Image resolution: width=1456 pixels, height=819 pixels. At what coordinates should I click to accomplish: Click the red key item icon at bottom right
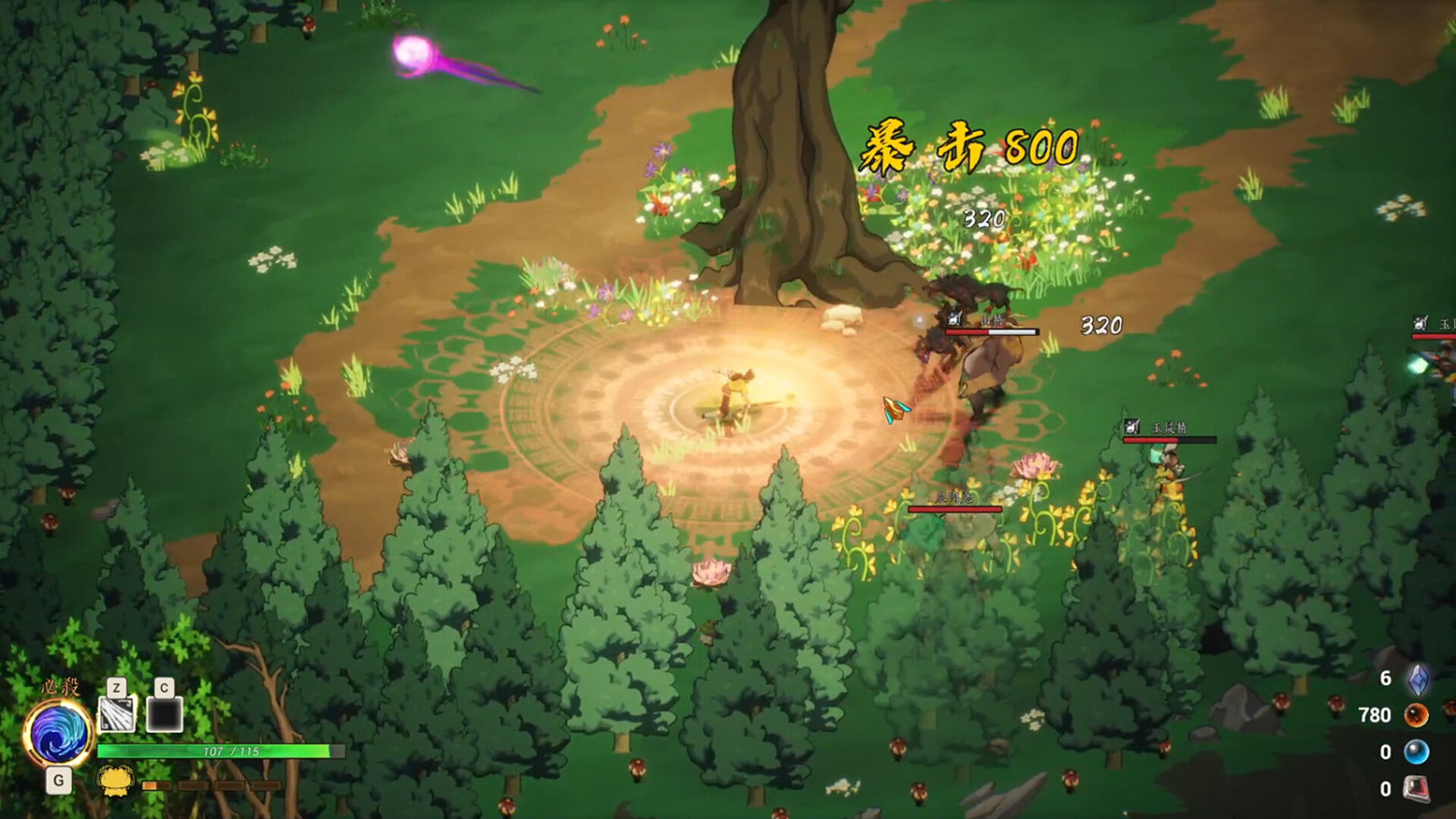1416,786
